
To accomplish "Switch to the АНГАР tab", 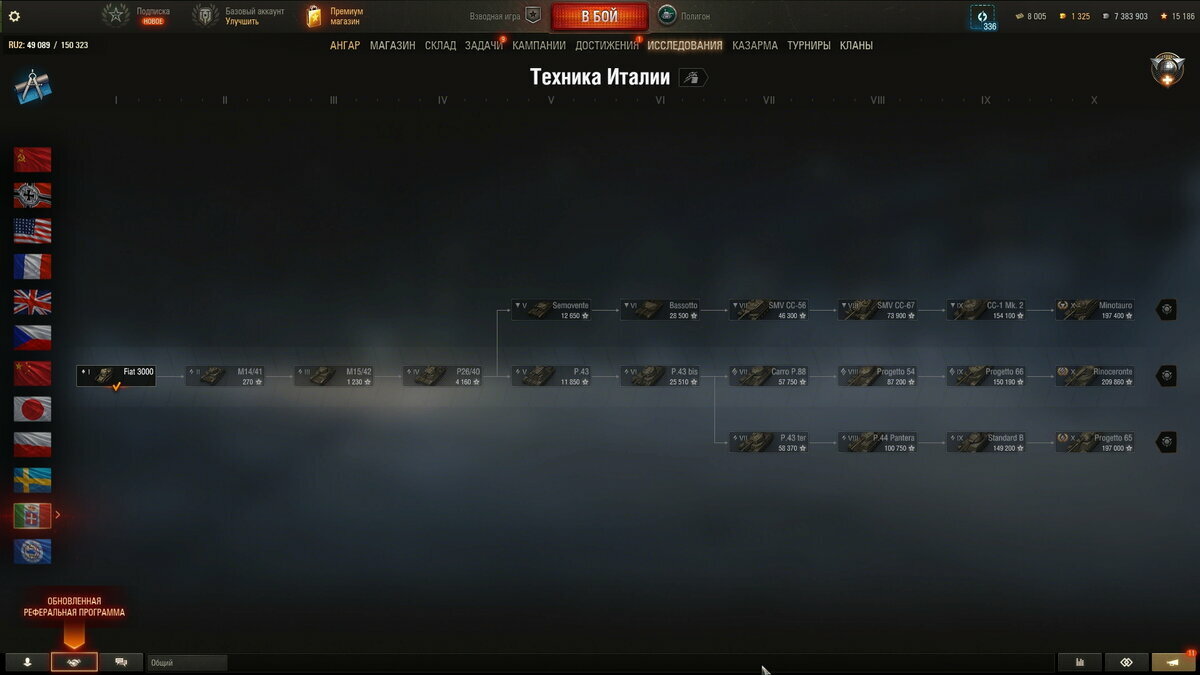I will coord(345,45).
